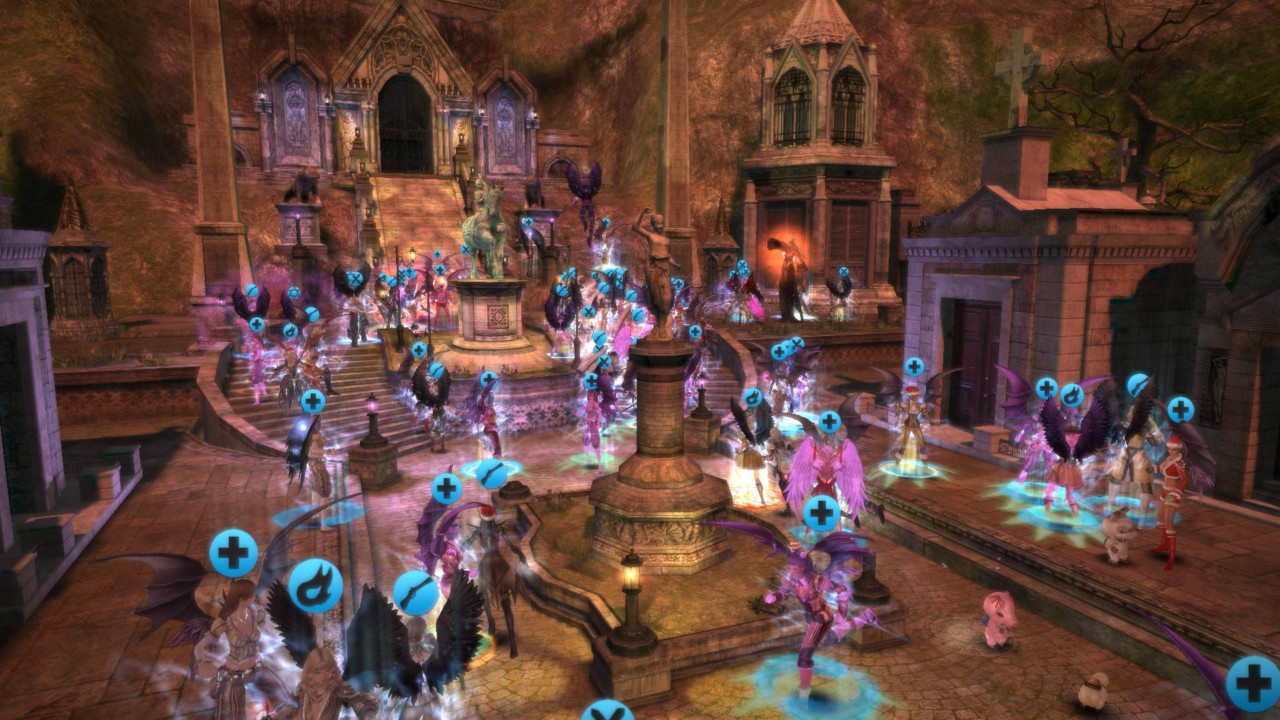Select the heal icon in the bottom-right corner
This screenshot has width=1280, height=720.
1251,684
